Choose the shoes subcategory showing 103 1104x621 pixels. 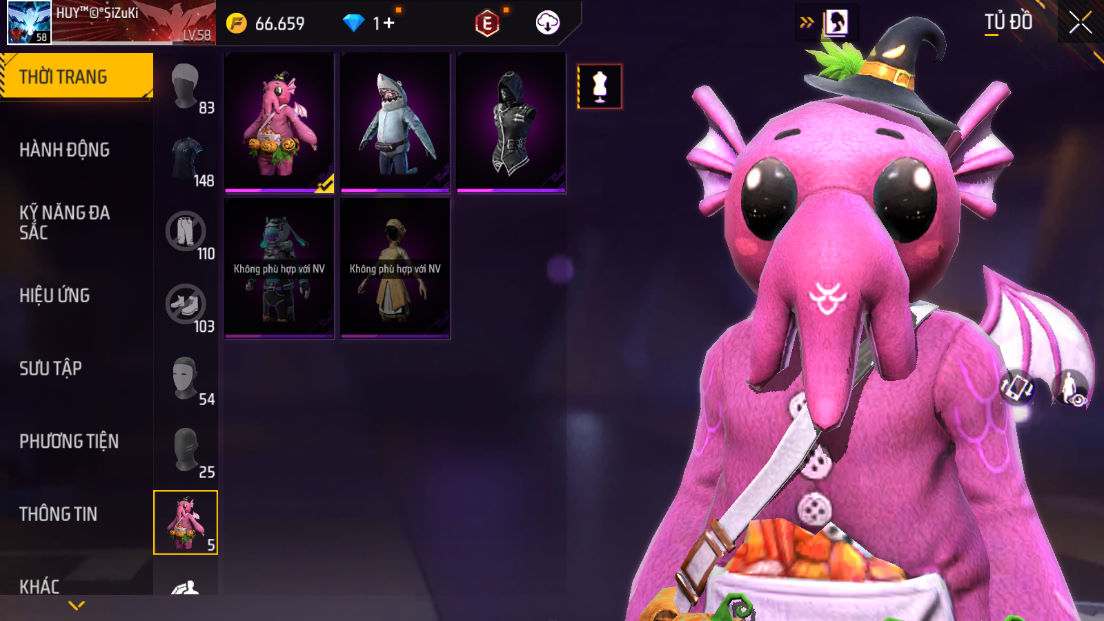tap(186, 305)
